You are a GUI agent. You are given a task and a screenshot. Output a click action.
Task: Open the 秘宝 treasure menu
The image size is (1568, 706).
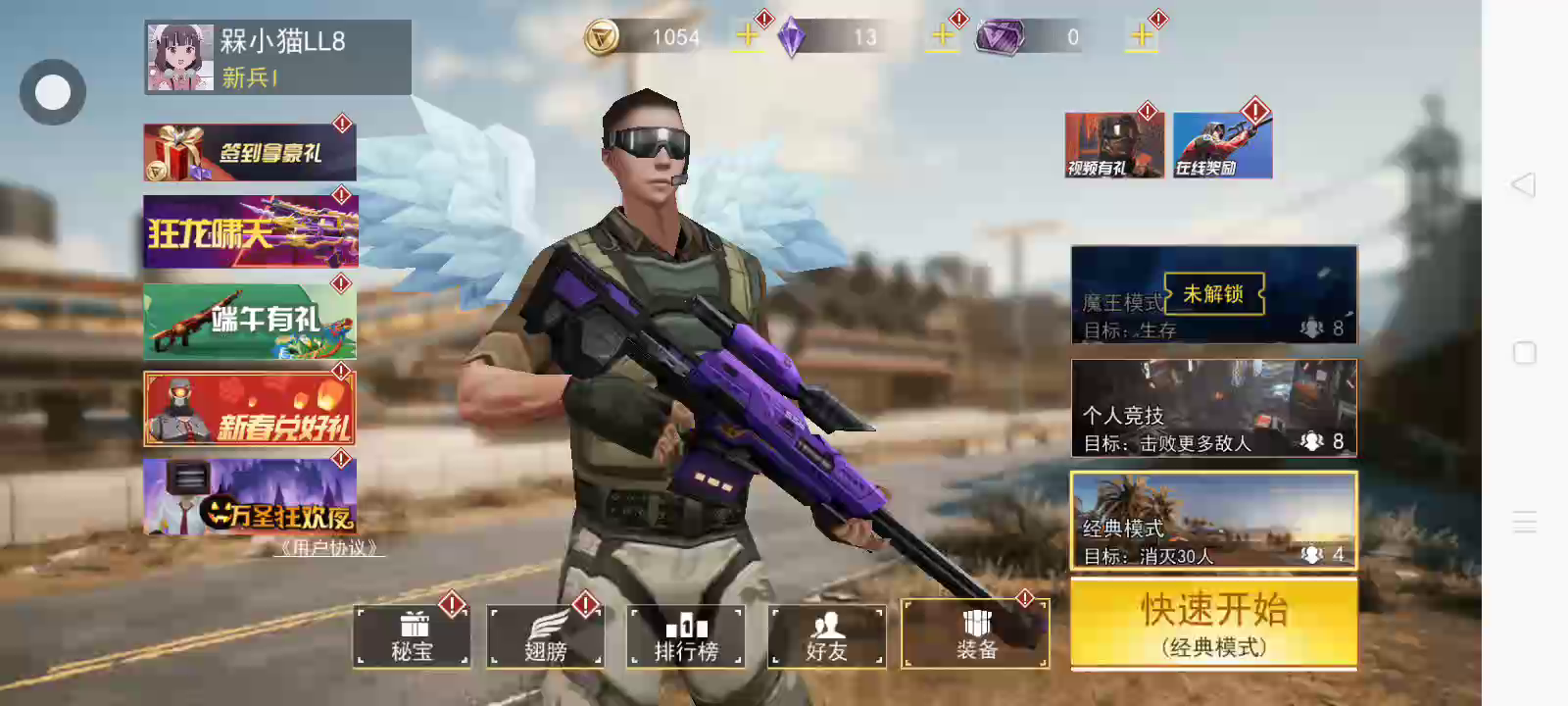[412, 636]
